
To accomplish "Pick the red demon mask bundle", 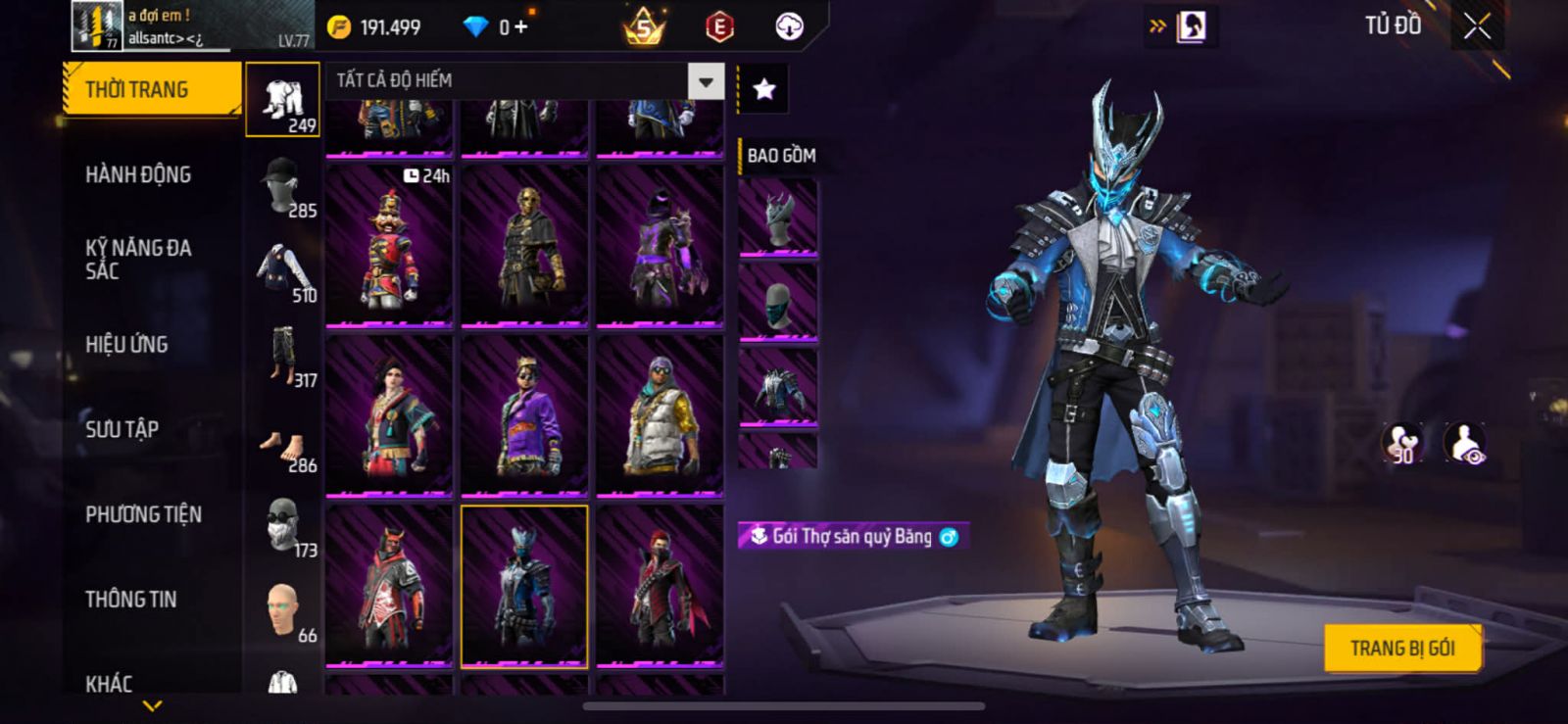I will [389, 585].
